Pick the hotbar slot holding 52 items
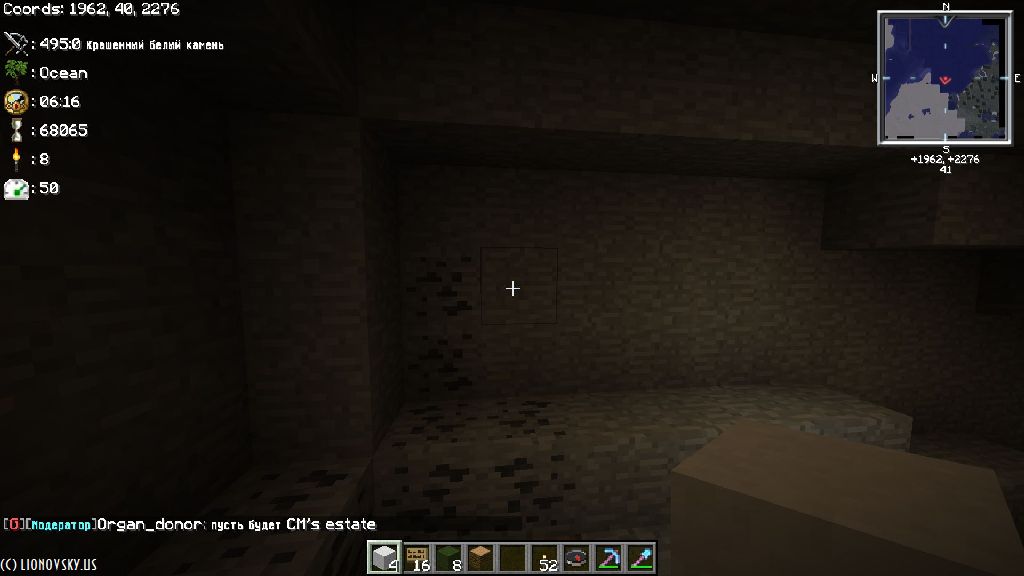 [544, 557]
